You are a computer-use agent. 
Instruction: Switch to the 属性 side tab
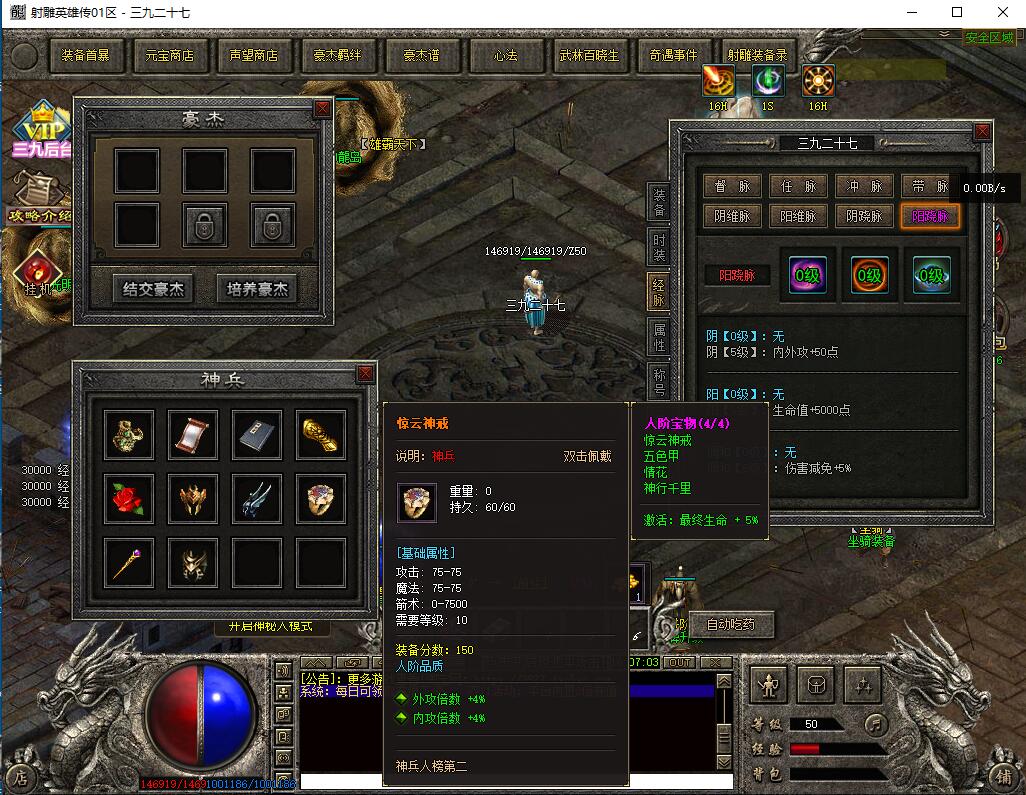pyautogui.click(x=659, y=336)
